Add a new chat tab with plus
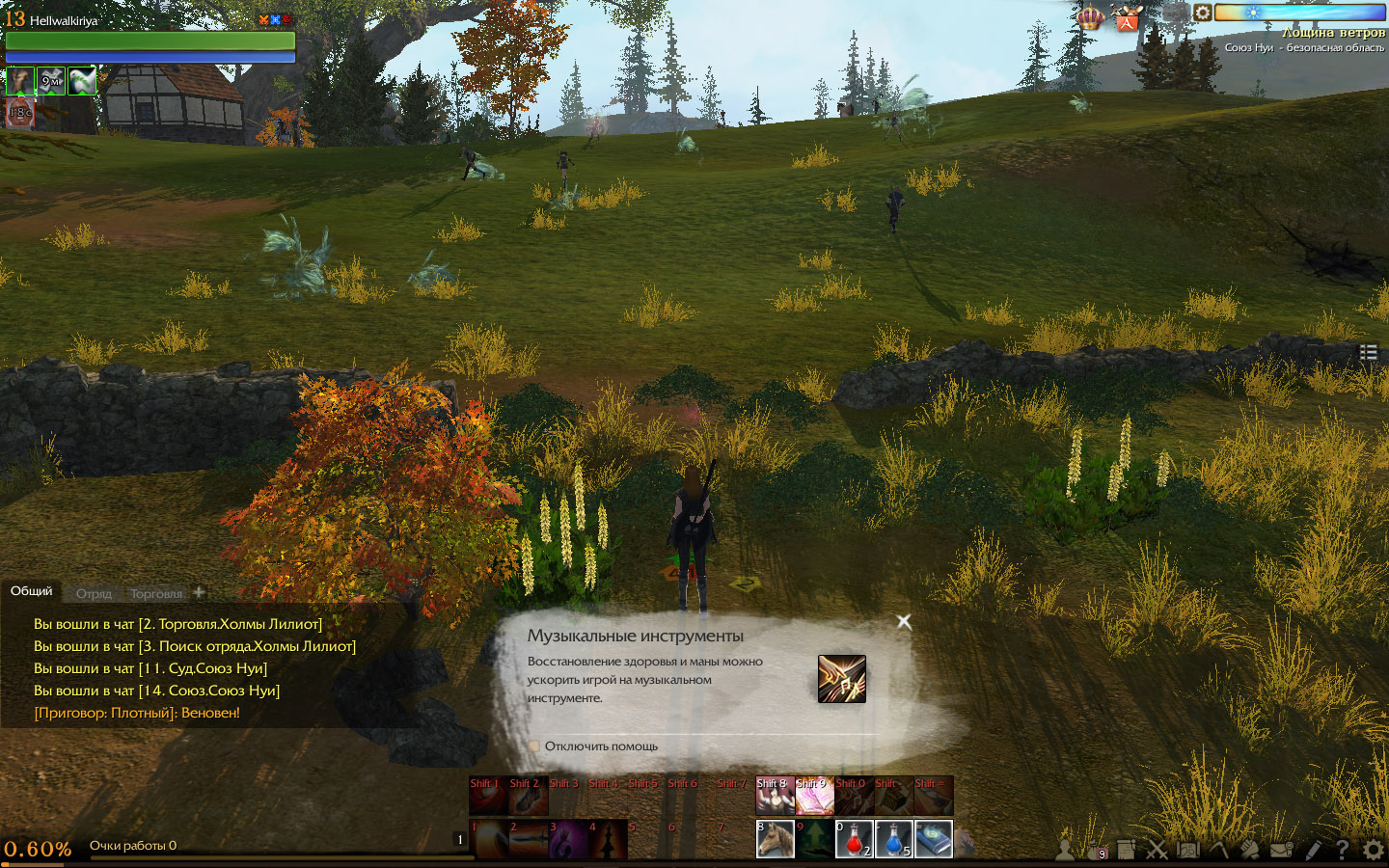This screenshot has width=1389, height=868. (199, 592)
